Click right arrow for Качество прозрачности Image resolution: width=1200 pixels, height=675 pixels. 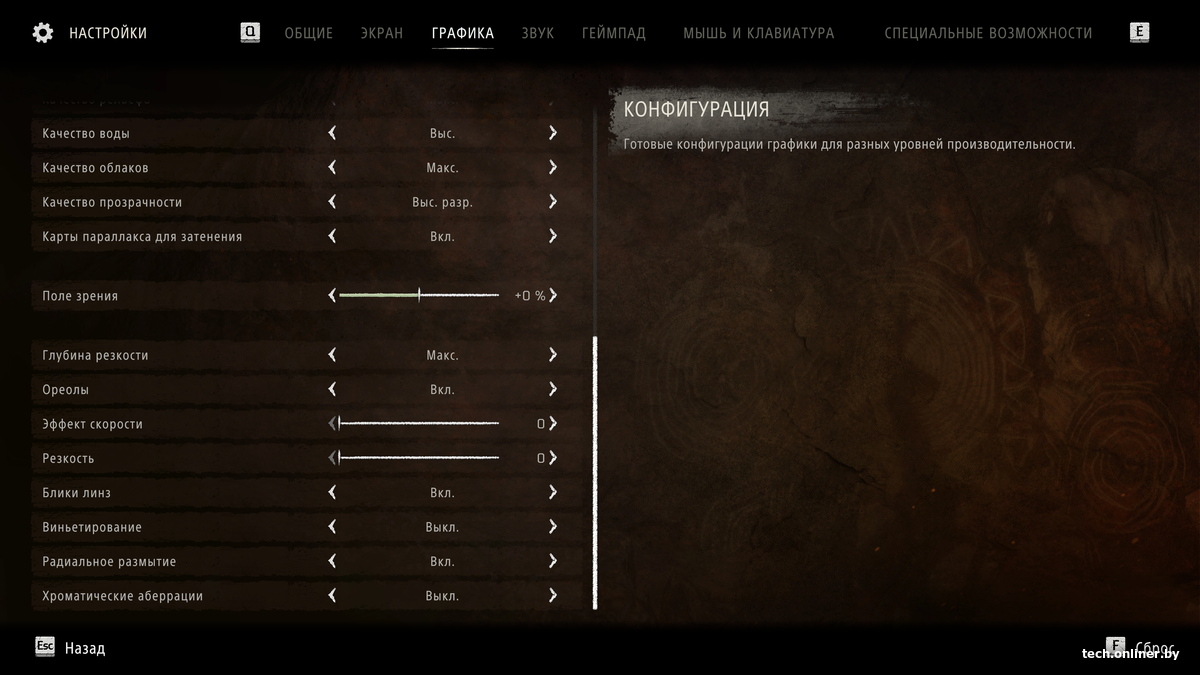point(552,202)
